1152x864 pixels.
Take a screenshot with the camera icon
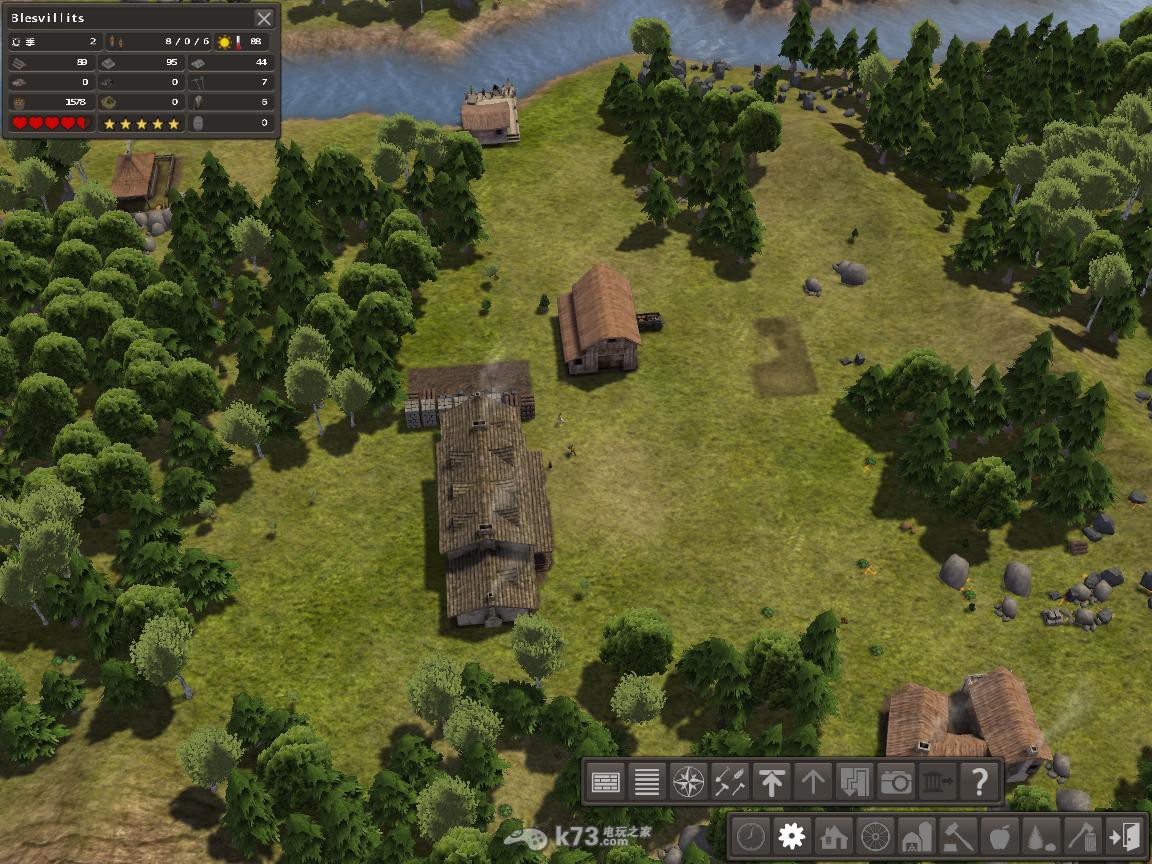[x=896, y=782]
